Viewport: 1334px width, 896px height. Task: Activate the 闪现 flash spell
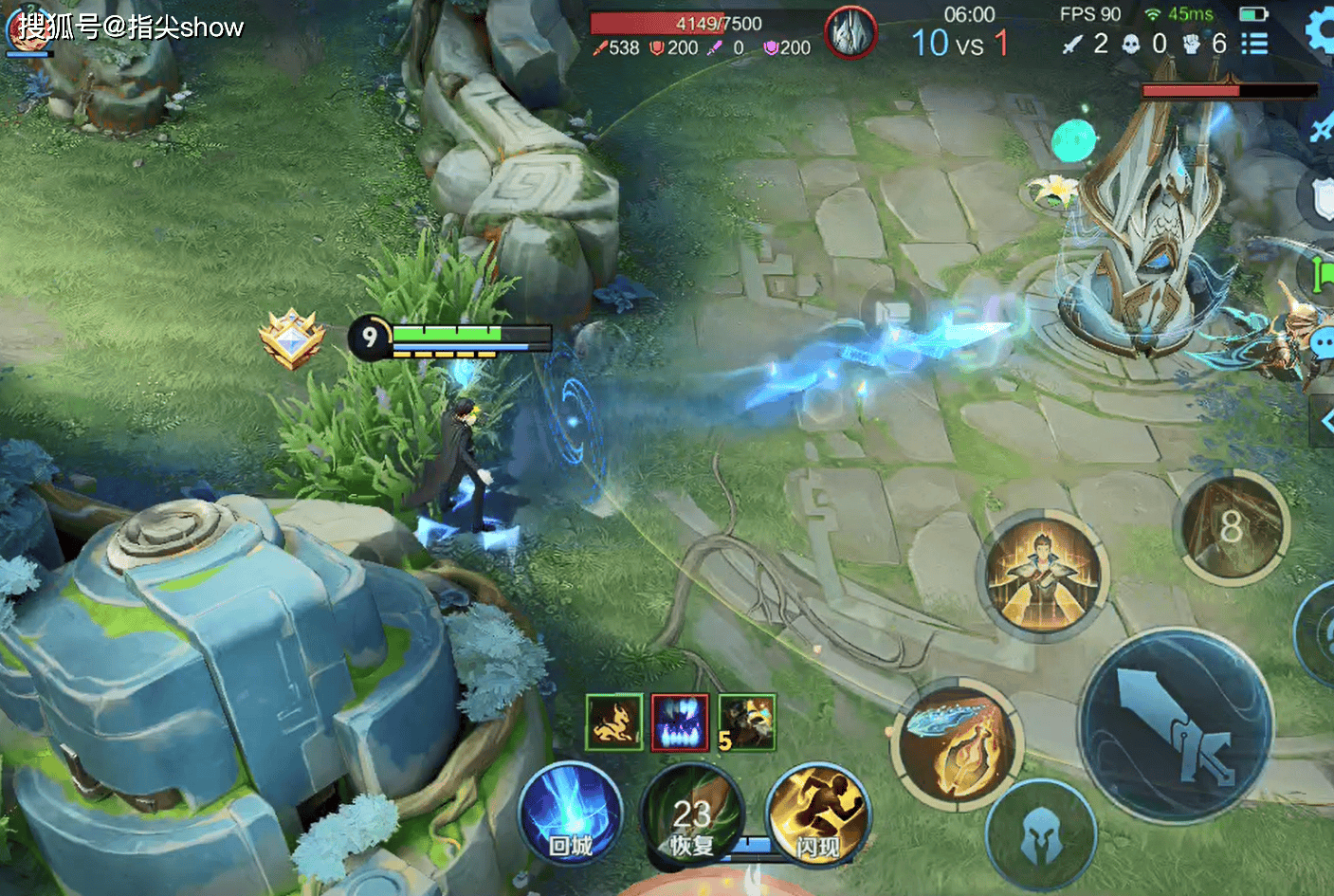pos(817,814)
